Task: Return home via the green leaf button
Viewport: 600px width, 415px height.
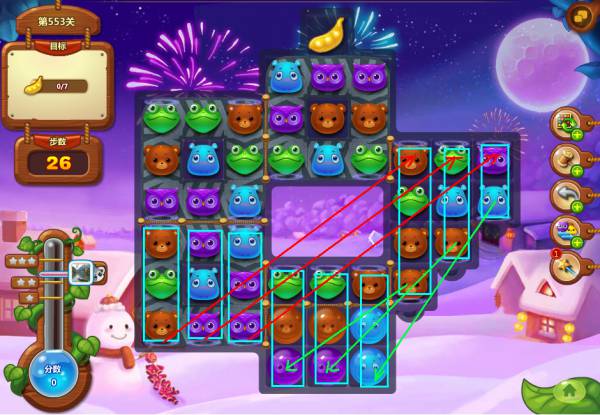Action: point(569,394)
